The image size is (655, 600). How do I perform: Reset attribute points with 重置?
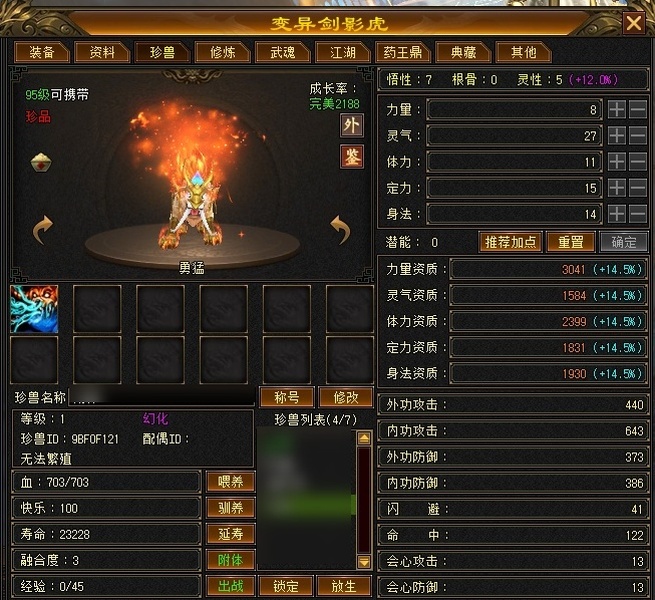tap(570, 242)
